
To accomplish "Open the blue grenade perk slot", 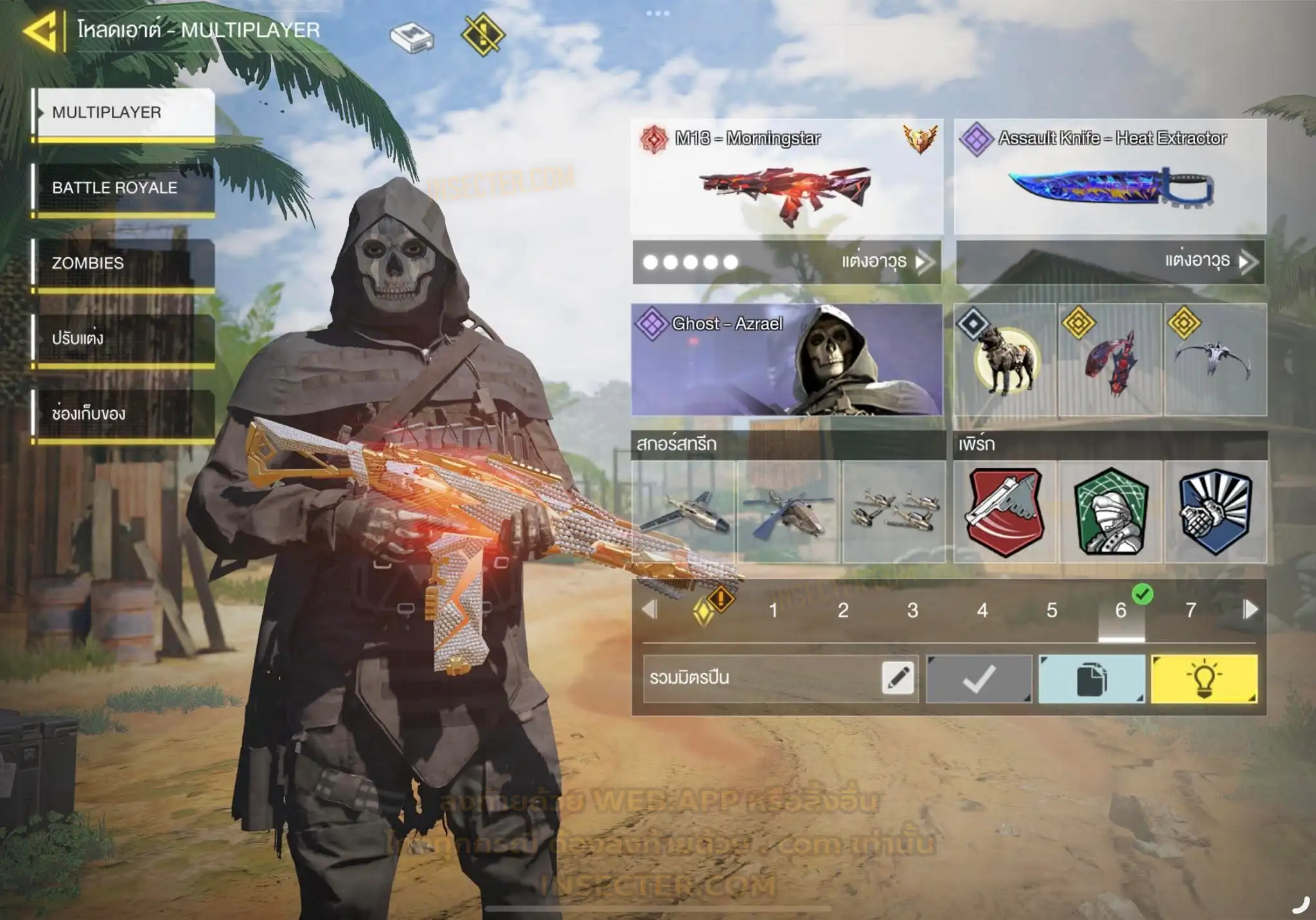I will click(x=1215, y=512).
